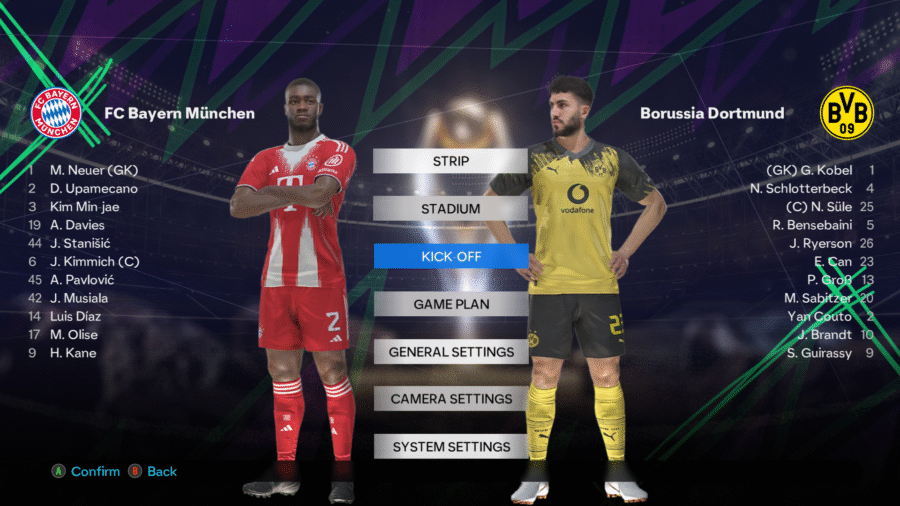
Task: Choose the Stadium option
Action: tap(450, 209)
